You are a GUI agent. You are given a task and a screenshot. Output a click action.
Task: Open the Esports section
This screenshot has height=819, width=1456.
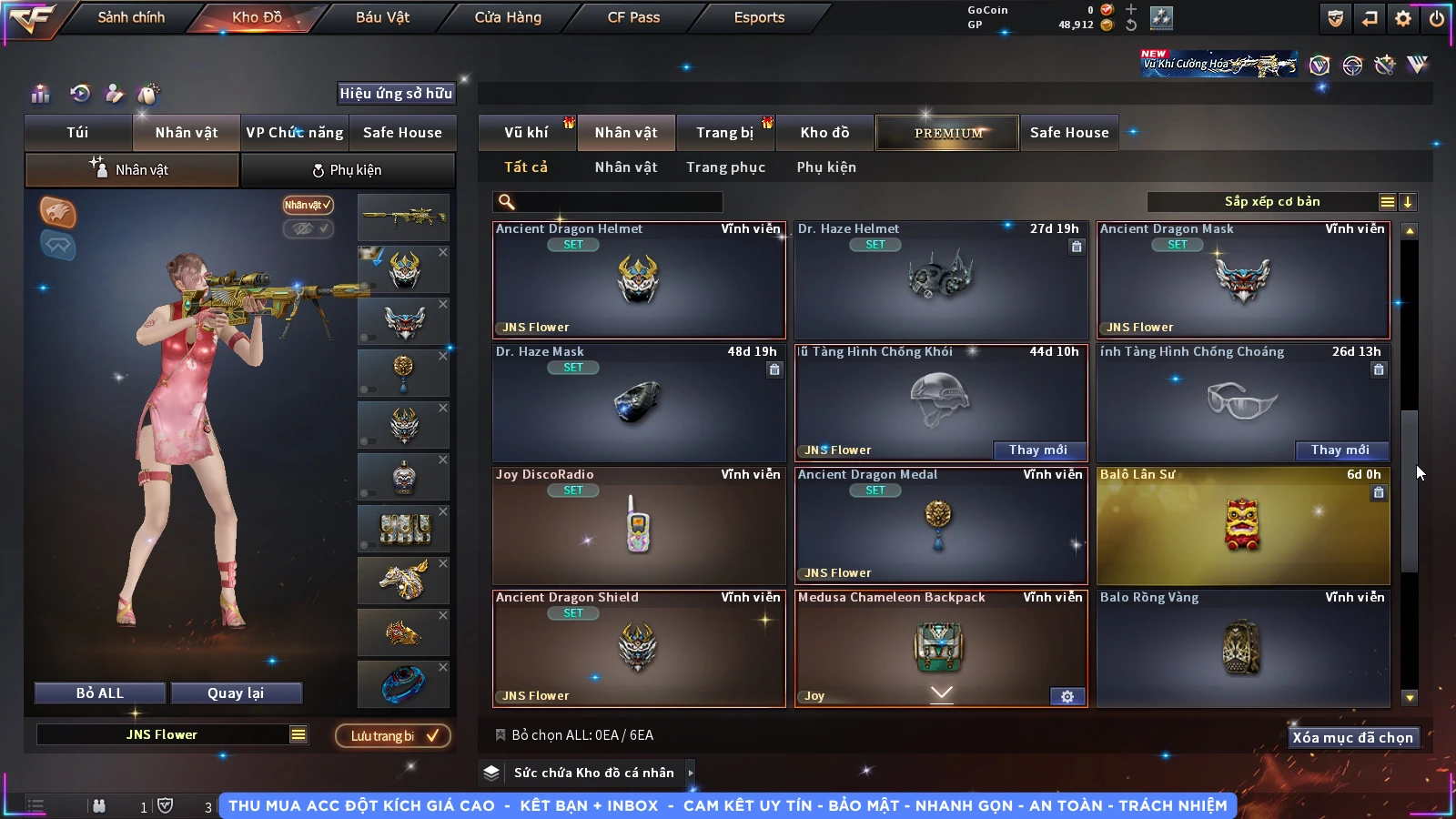[759, 17]
